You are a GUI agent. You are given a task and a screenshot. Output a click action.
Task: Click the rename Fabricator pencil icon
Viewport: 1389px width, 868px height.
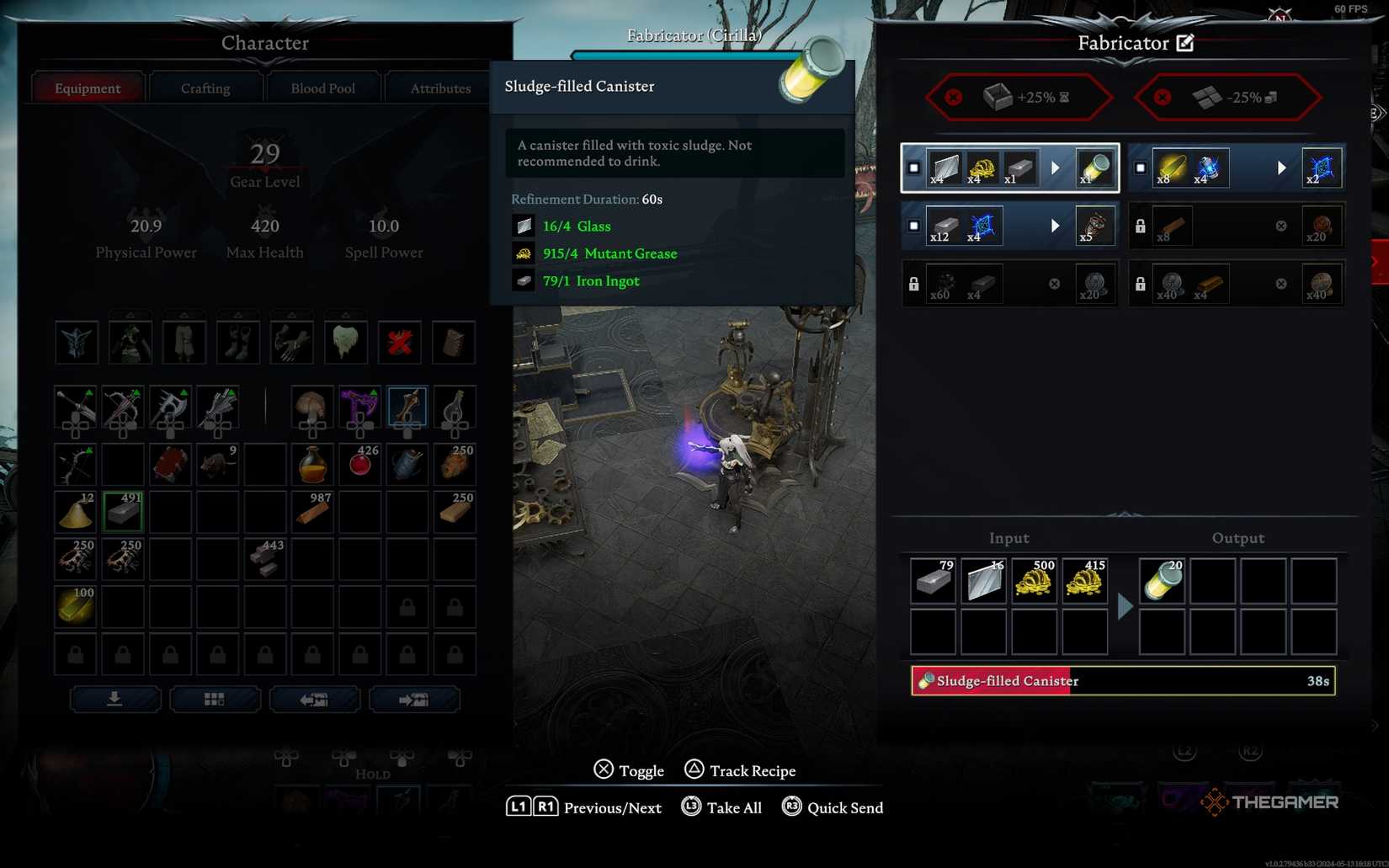tap(1187, 41)
